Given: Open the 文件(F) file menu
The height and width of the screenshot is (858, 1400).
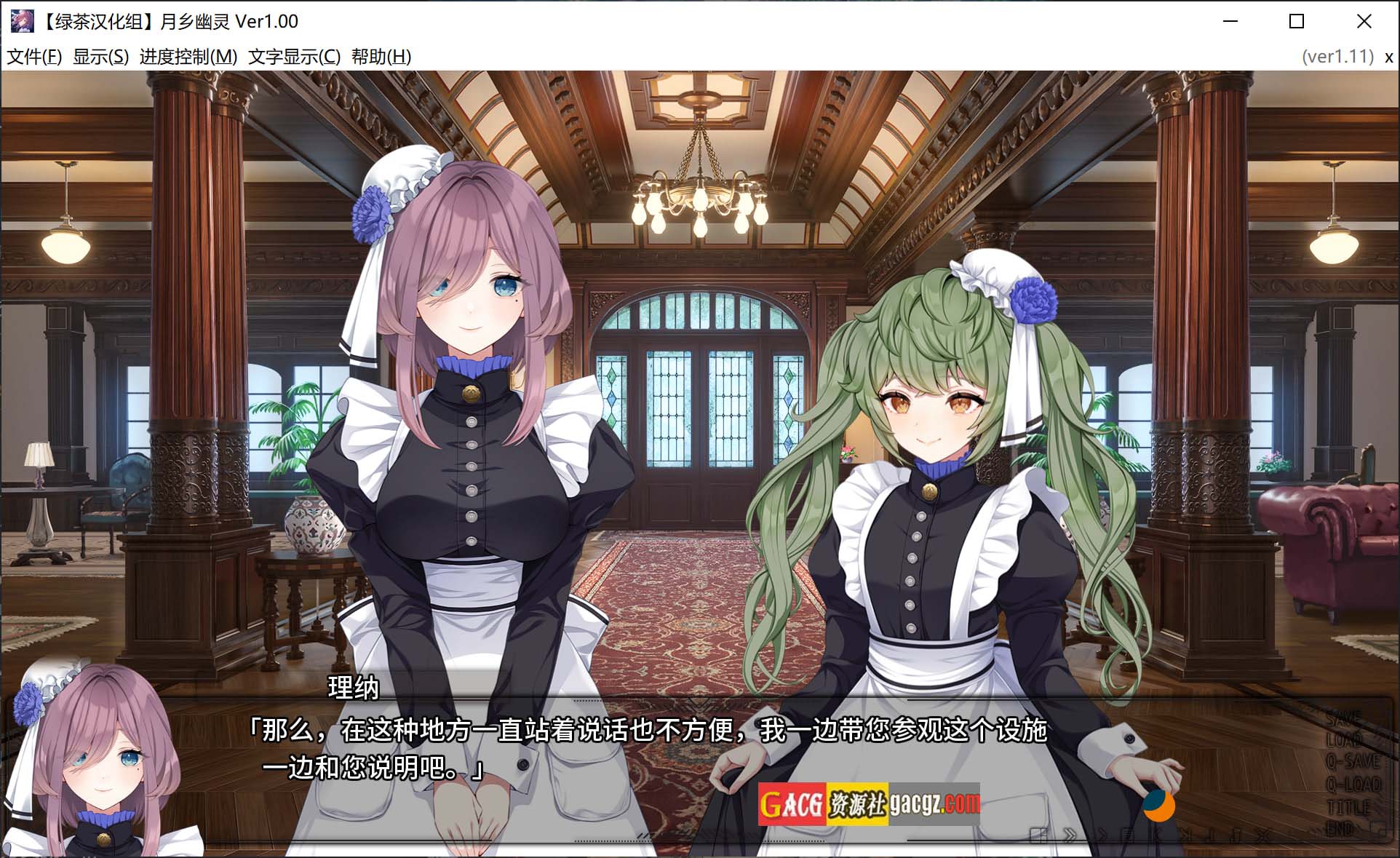Looking at the screenshot, I should coord(34,57).
